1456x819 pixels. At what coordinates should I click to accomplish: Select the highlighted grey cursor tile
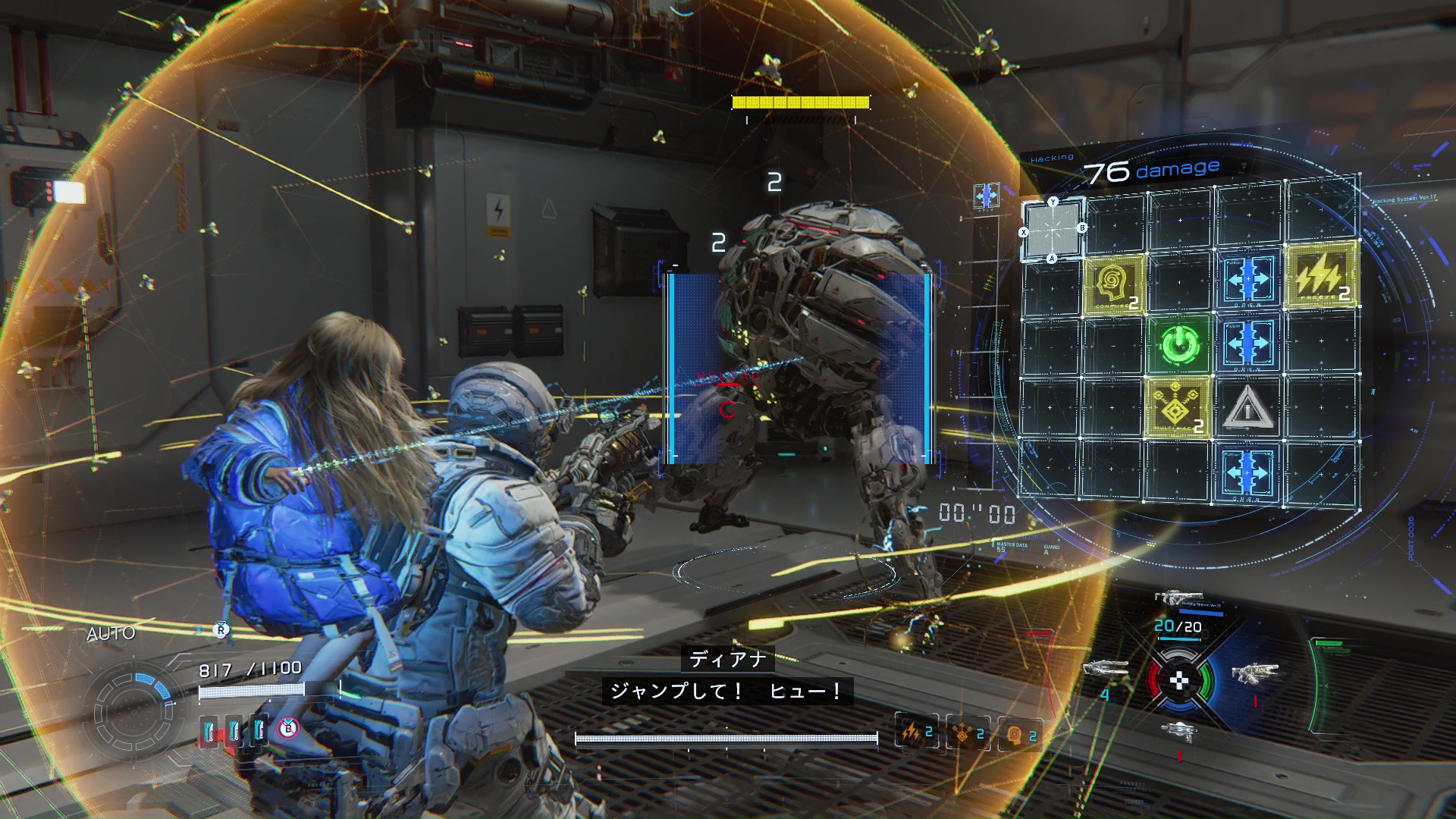[1053, 229]
